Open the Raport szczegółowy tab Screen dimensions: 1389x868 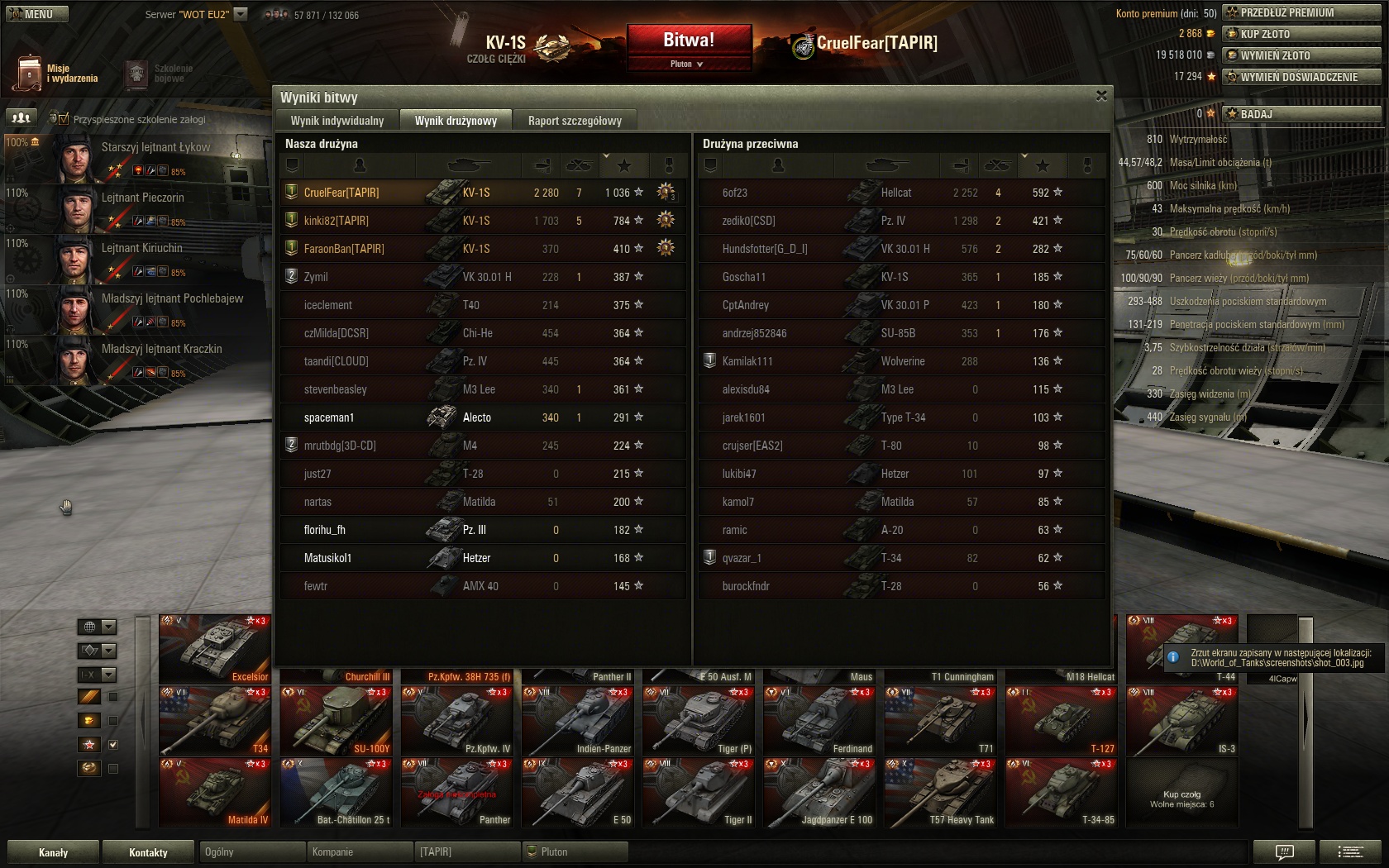pyautogui.click(x=575, y=121)
